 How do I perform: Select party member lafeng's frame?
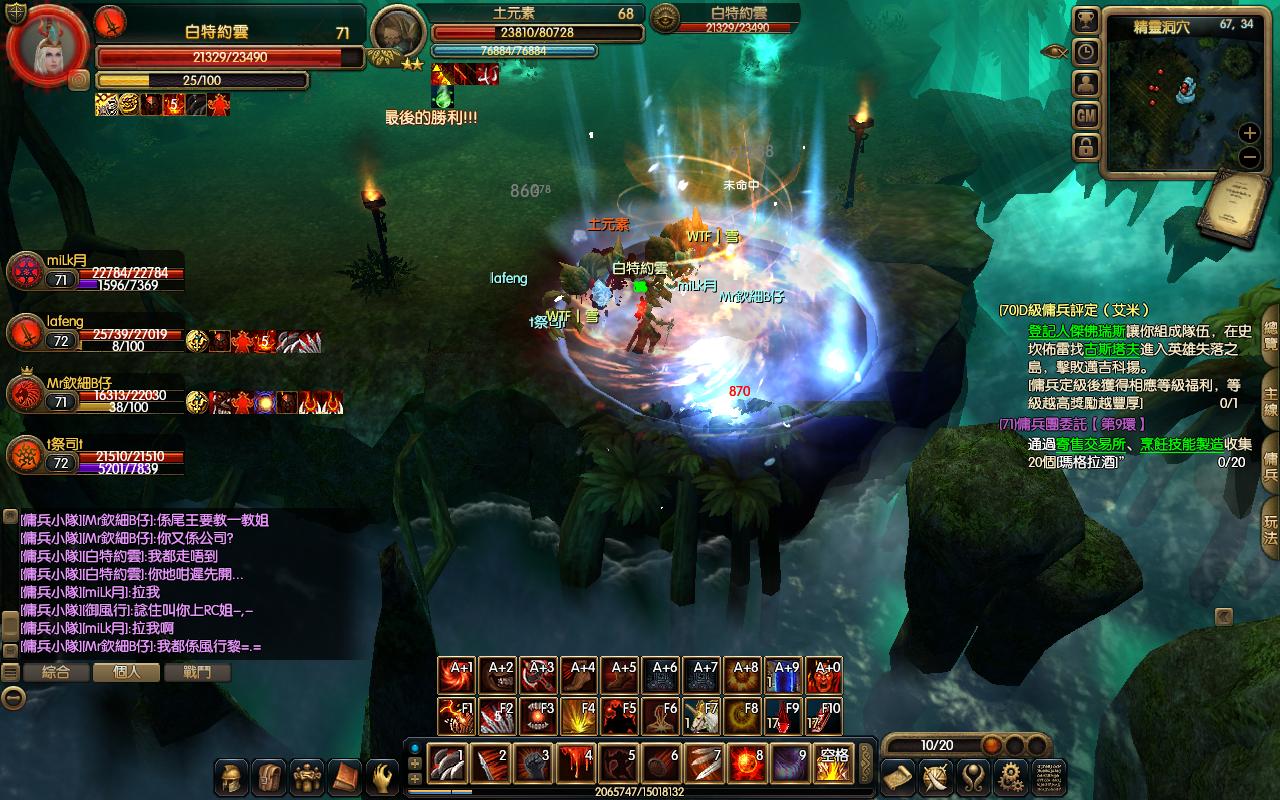26,335
